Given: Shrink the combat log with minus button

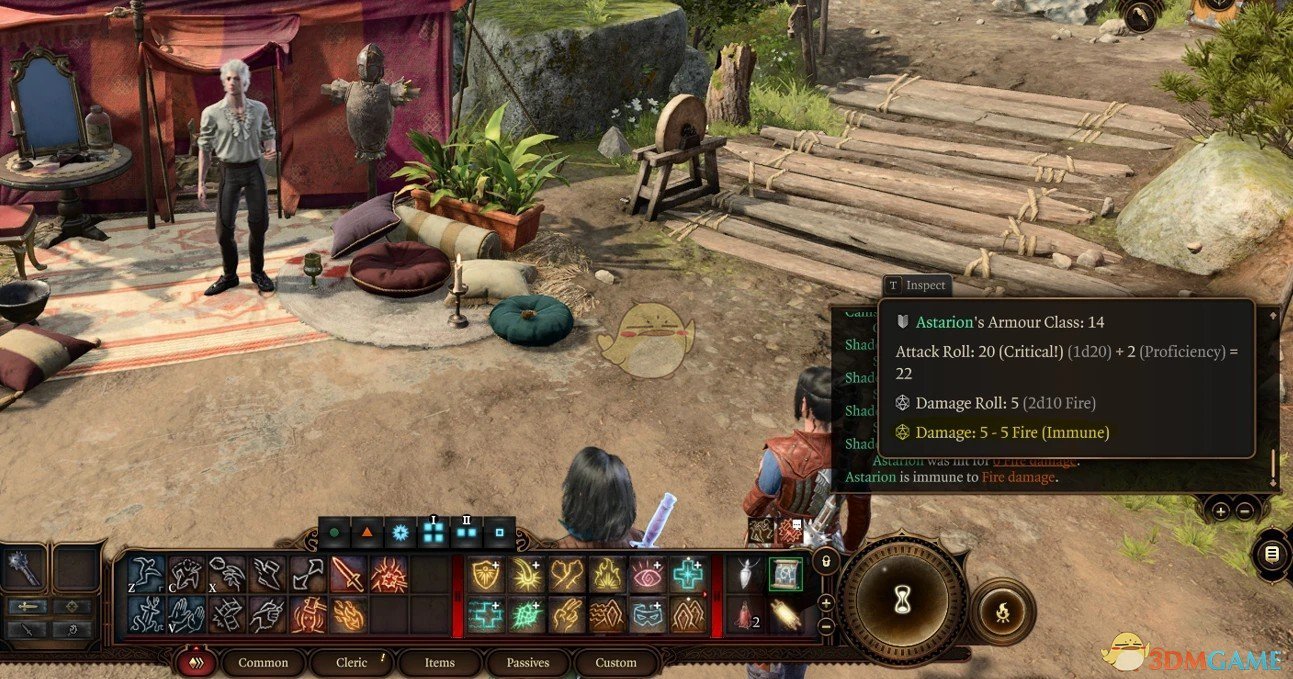Looking at the screenshot, I should point(1243,510).
